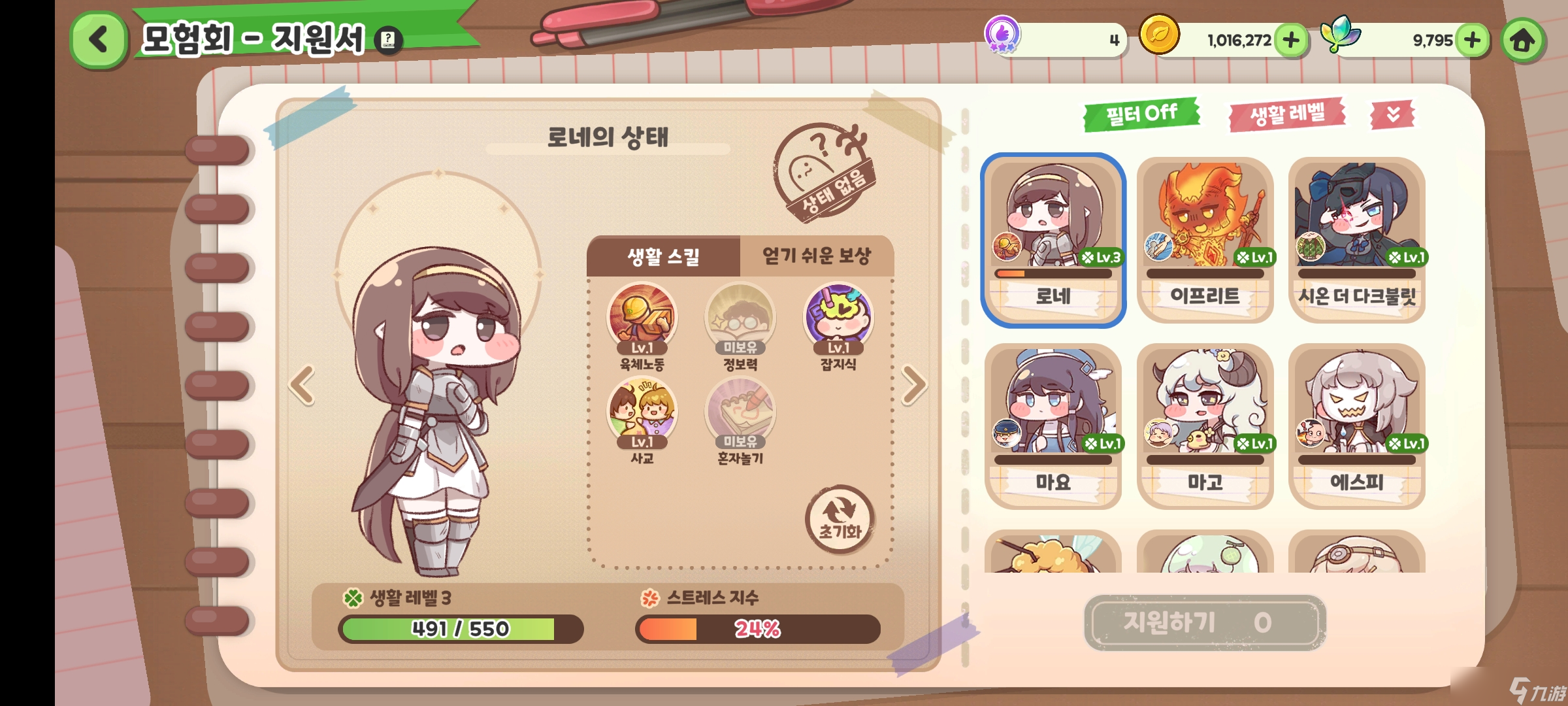The height and width of the screenshot is (706, 1568).
Task: Click the 스트레스 지수 24% progress bar
Action: 758,629
